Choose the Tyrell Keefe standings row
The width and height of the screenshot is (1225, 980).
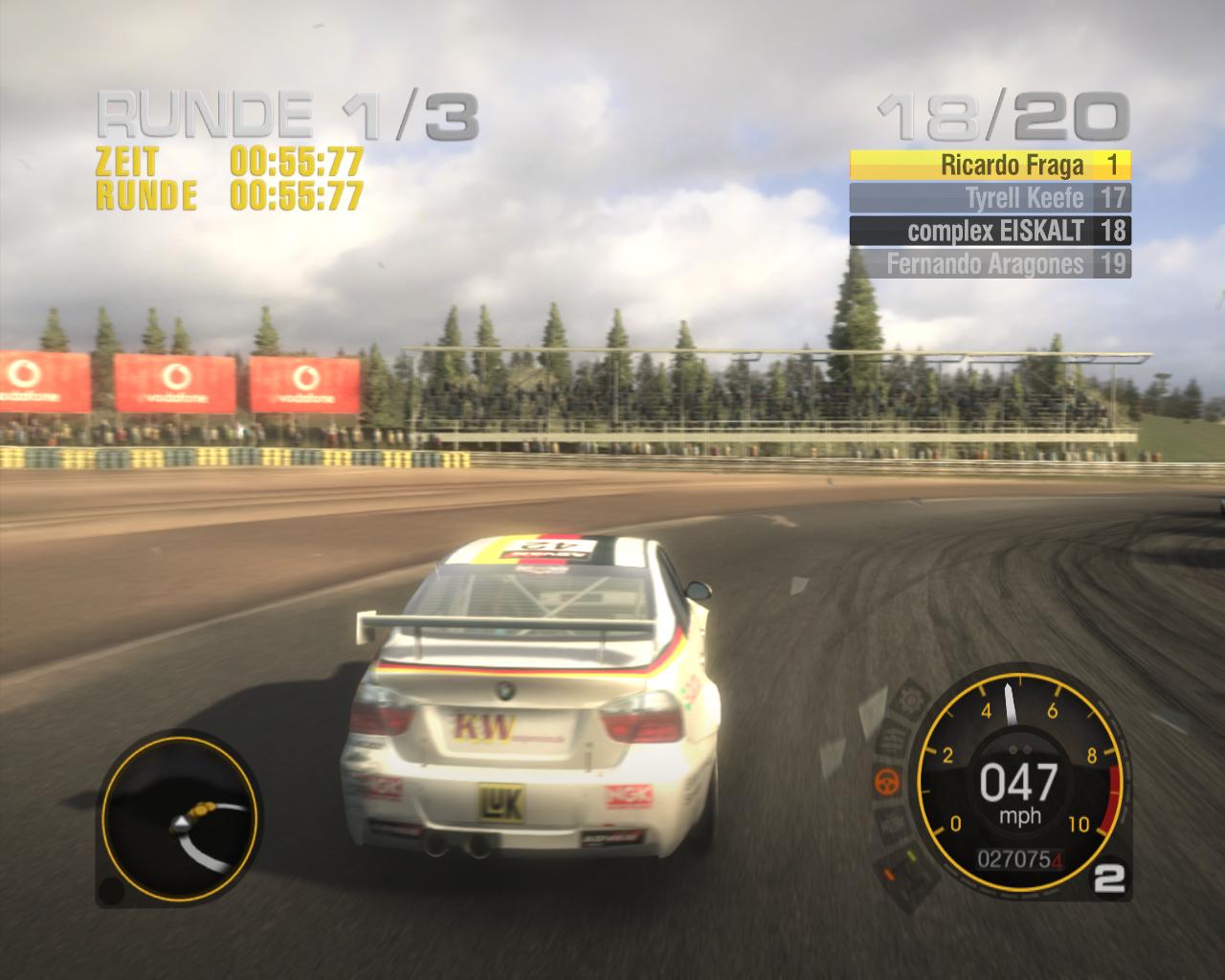click(x=990, y=198)
